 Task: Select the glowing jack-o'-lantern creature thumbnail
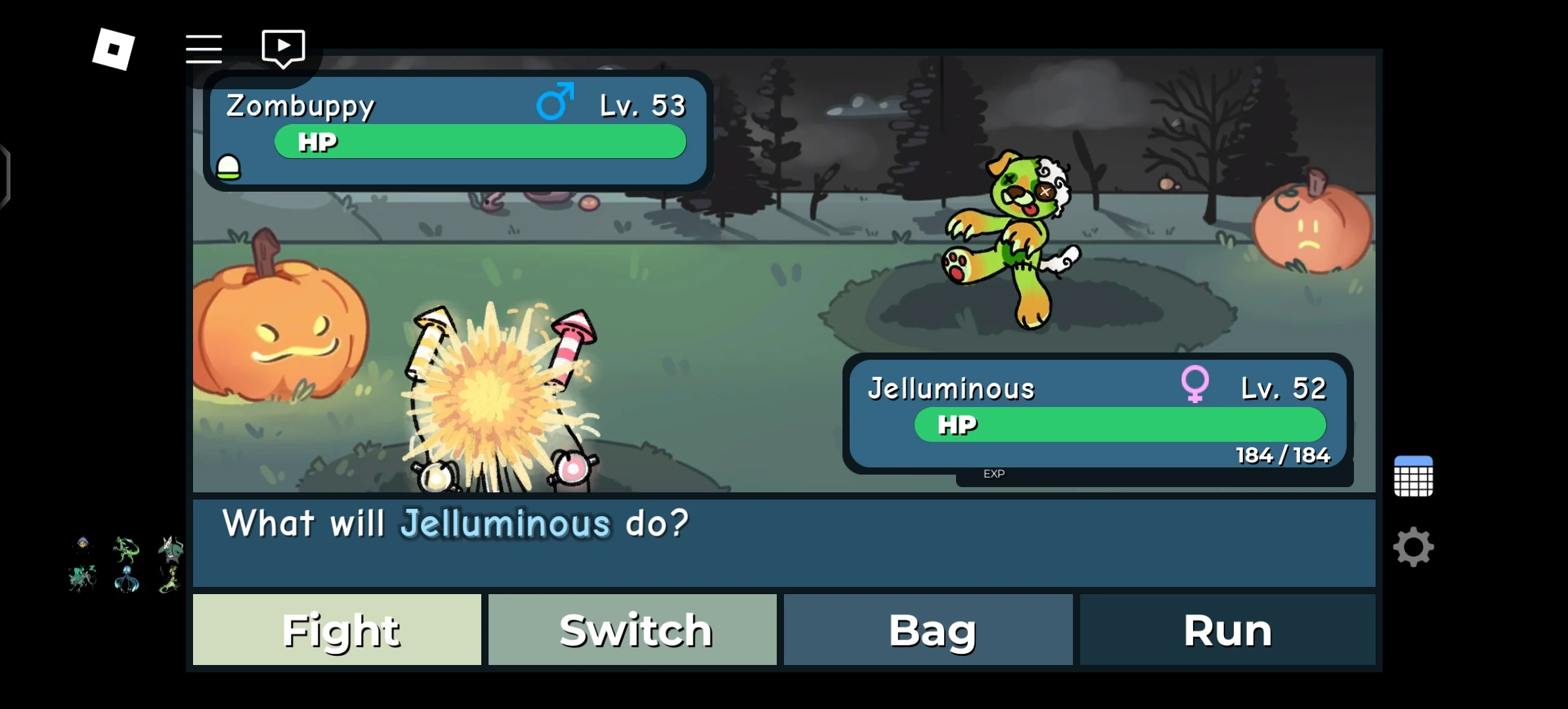83,544
